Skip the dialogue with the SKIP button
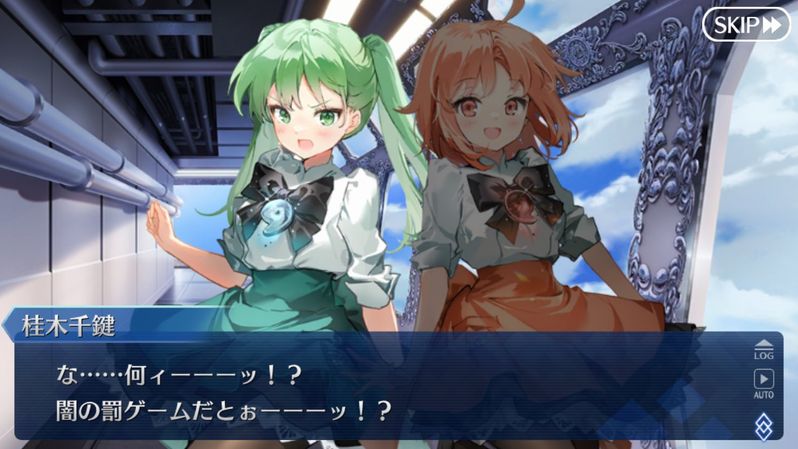 [x=745, y=24]
